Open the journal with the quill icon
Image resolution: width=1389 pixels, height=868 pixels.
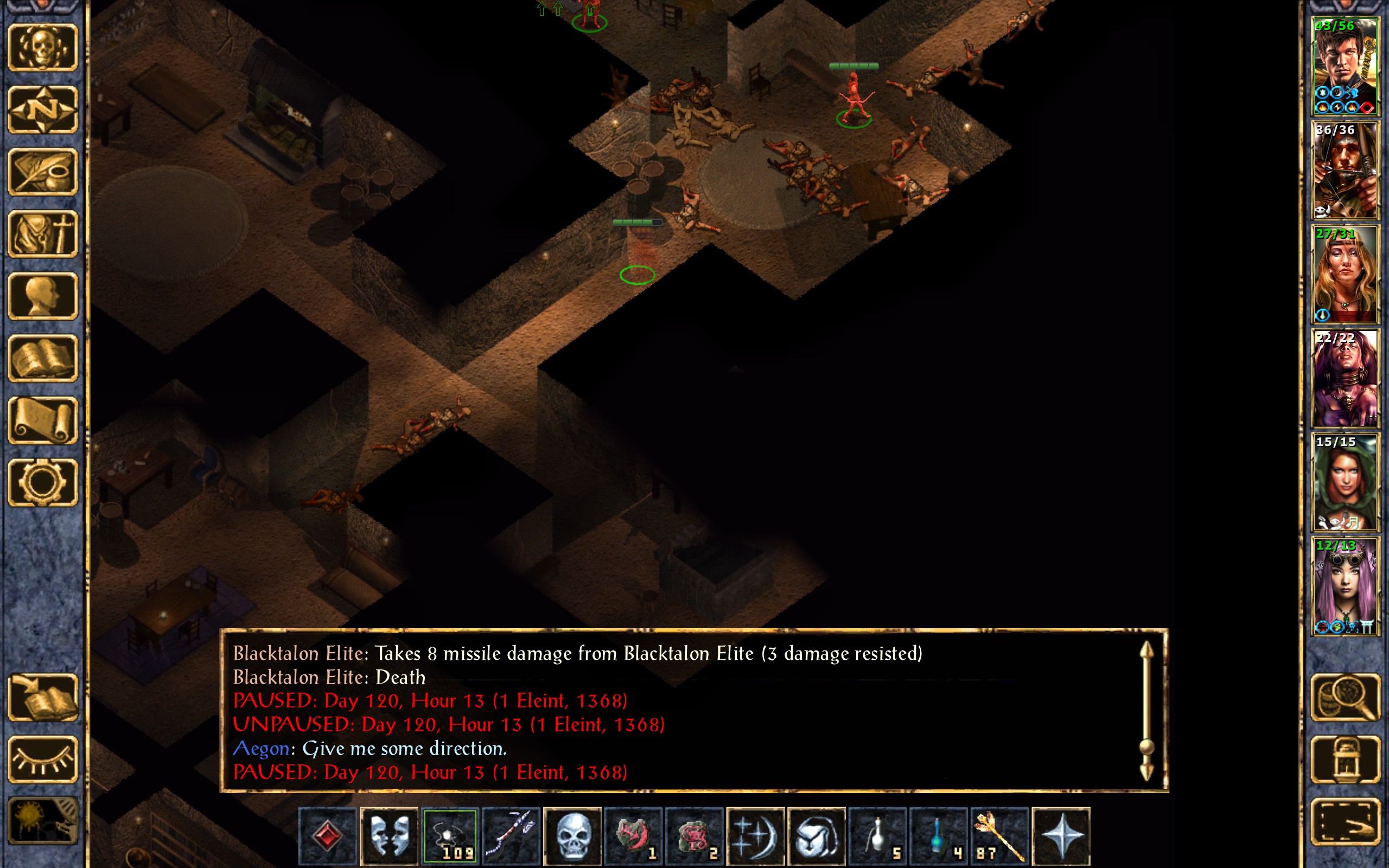pyautogui.click(x=43, y=171)
